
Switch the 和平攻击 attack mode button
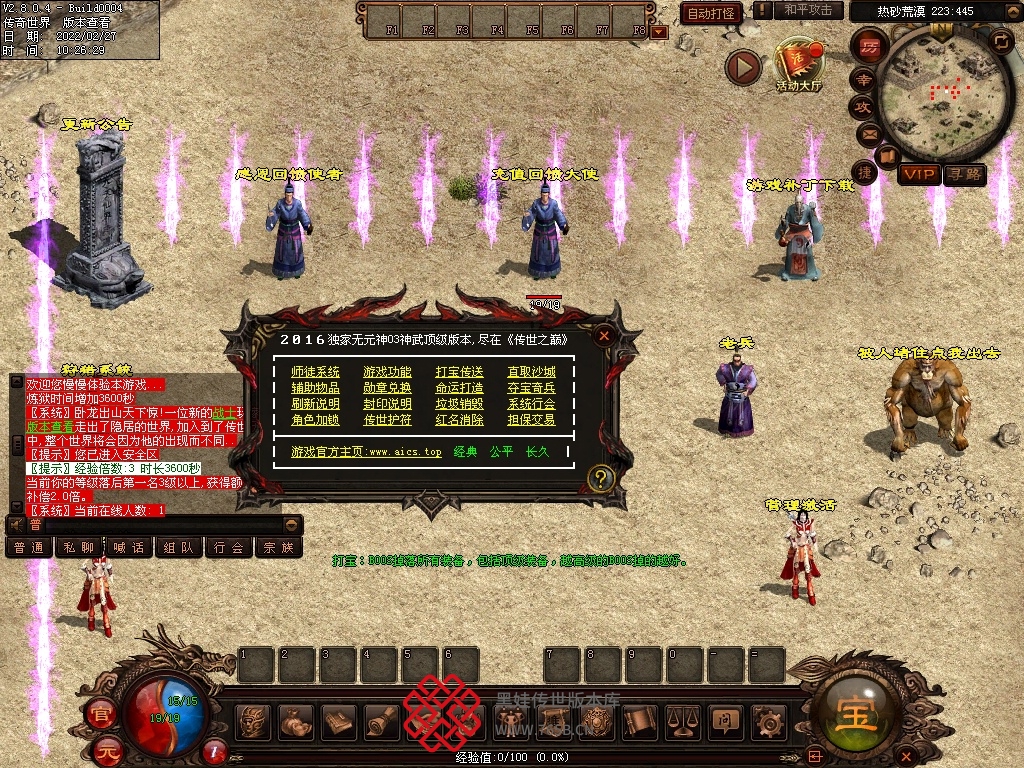[x=808, y=10]
